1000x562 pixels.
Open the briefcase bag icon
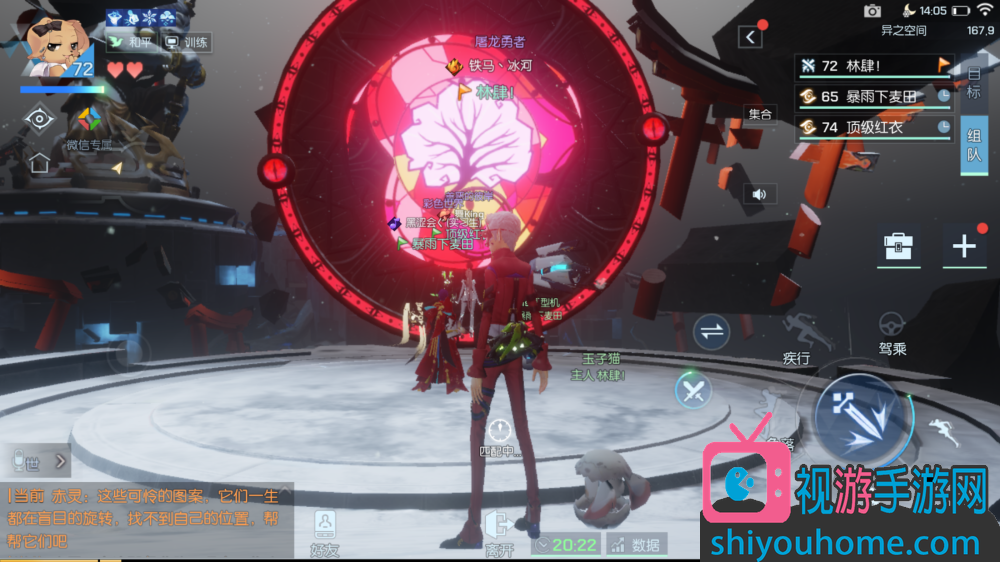tap(898, 247)
